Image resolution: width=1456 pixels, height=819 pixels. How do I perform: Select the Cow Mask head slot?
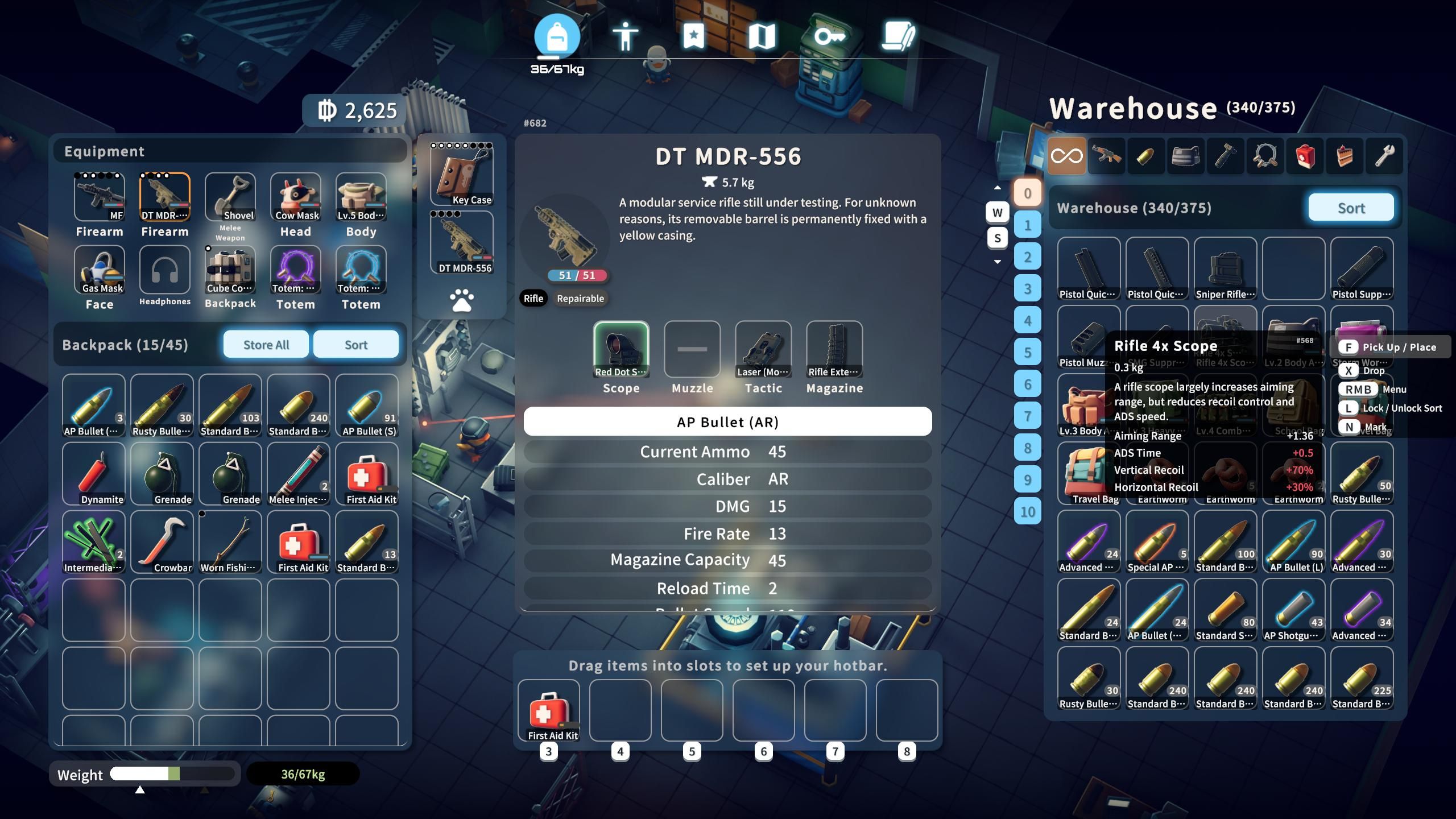pyautogui.click(x=296, y=197)
